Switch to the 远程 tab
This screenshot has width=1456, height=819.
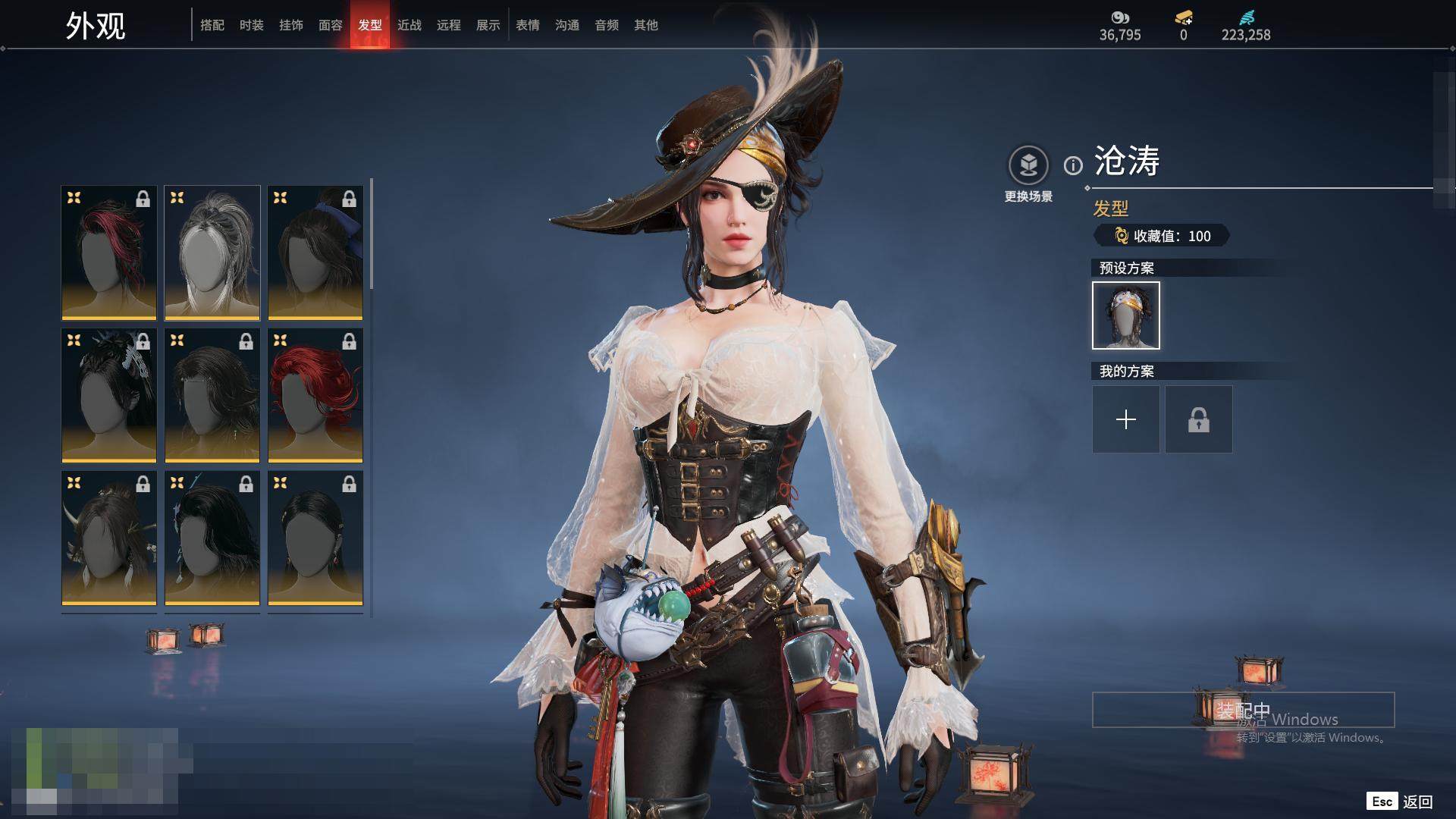tap(449, 25)
